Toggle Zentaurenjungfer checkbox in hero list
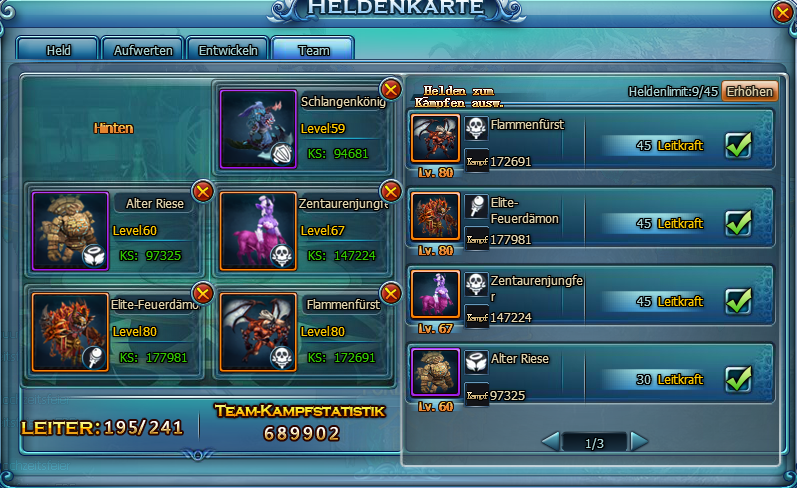The image size is (797, 488). (x=739, y=300)
